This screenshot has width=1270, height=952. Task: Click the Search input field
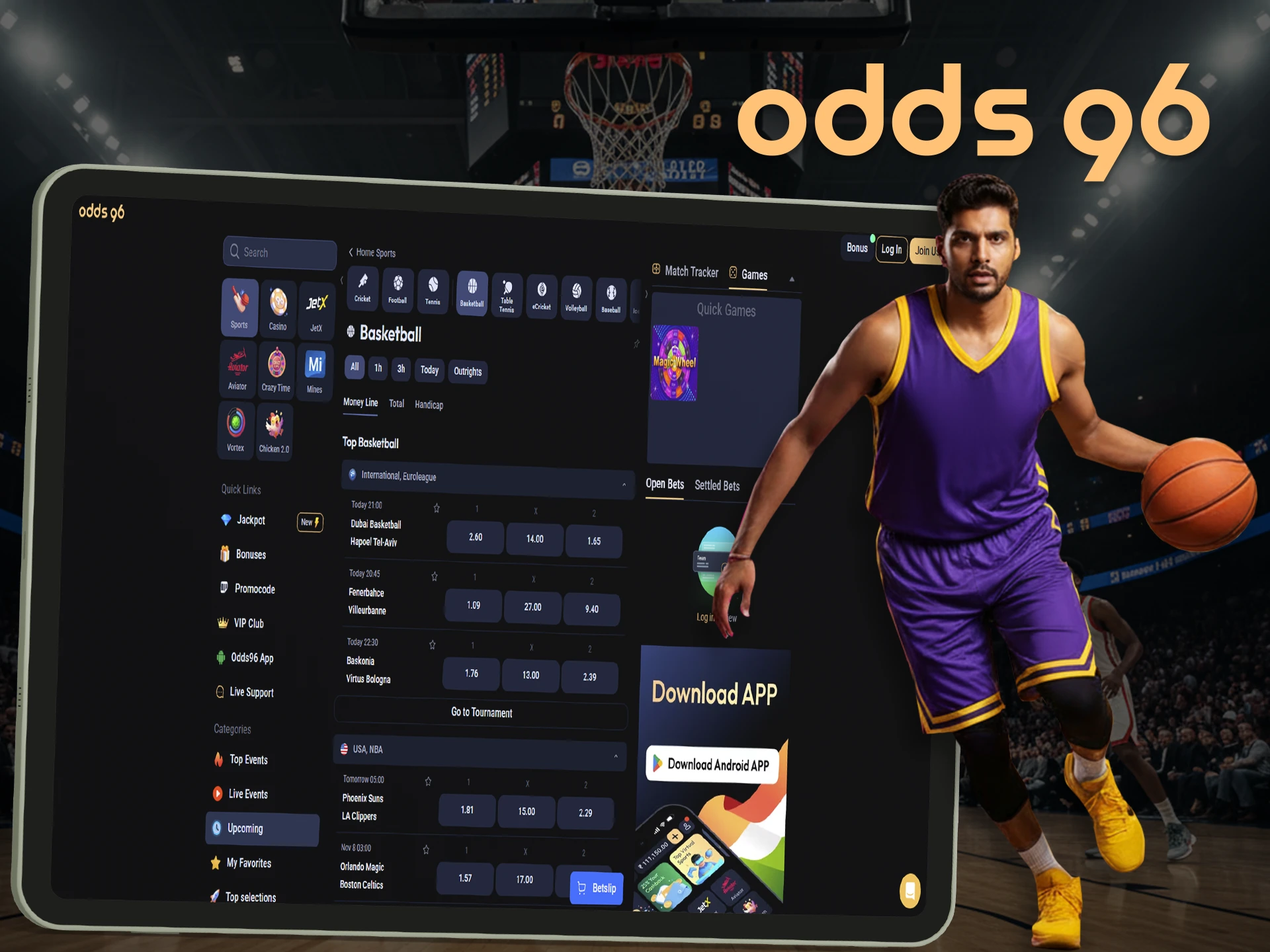click(x=279, y=252)
